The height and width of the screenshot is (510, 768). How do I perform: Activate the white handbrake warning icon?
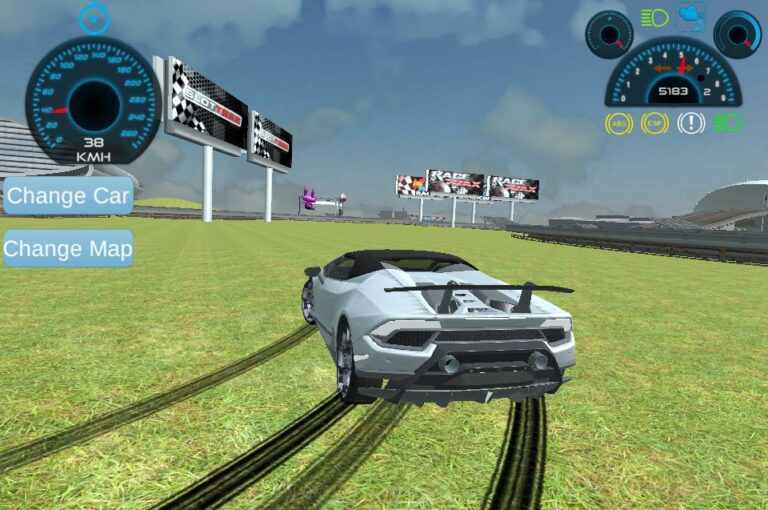(x=691, y=123)
